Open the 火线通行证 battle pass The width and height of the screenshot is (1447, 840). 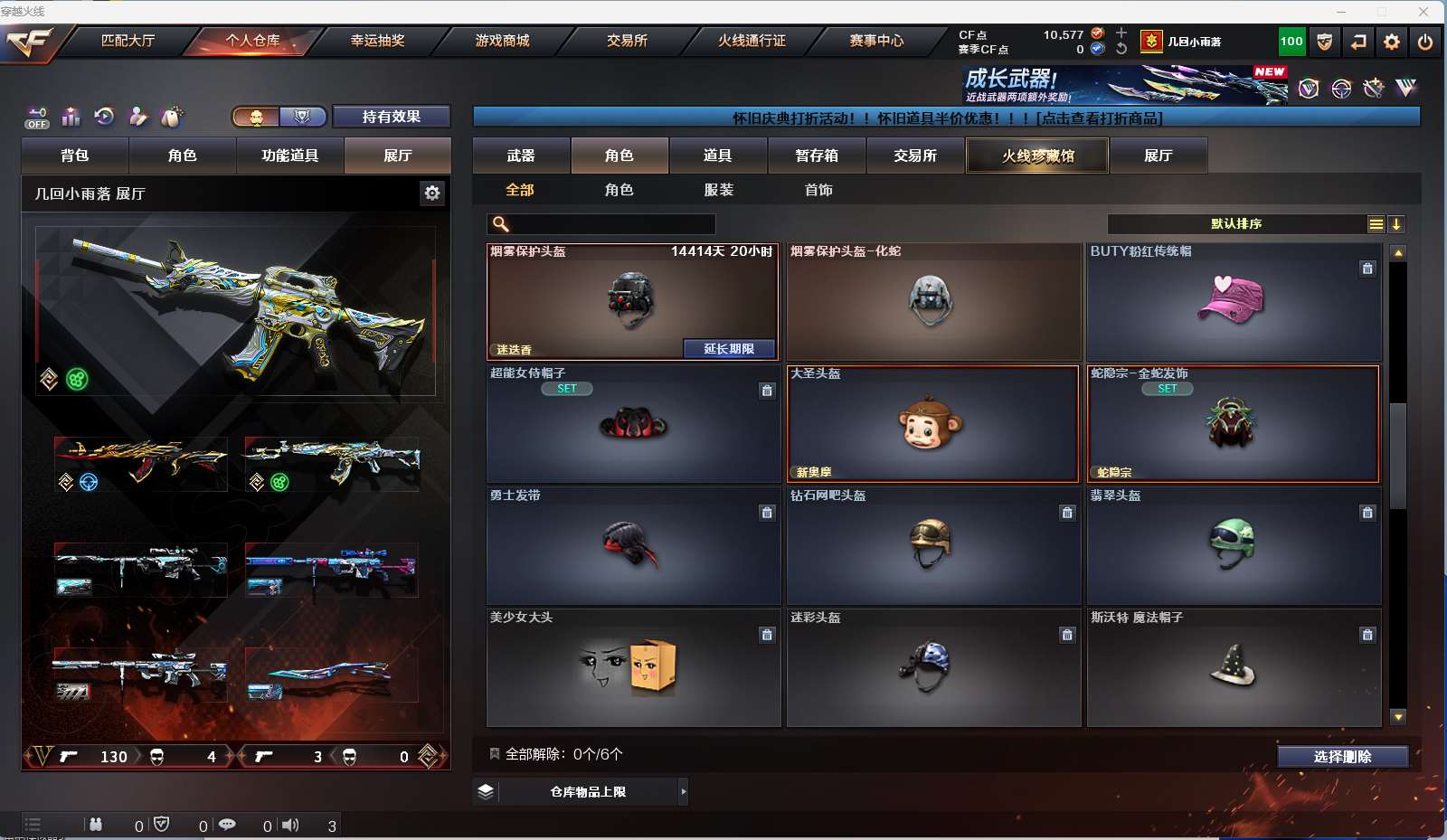coord(752,41)
